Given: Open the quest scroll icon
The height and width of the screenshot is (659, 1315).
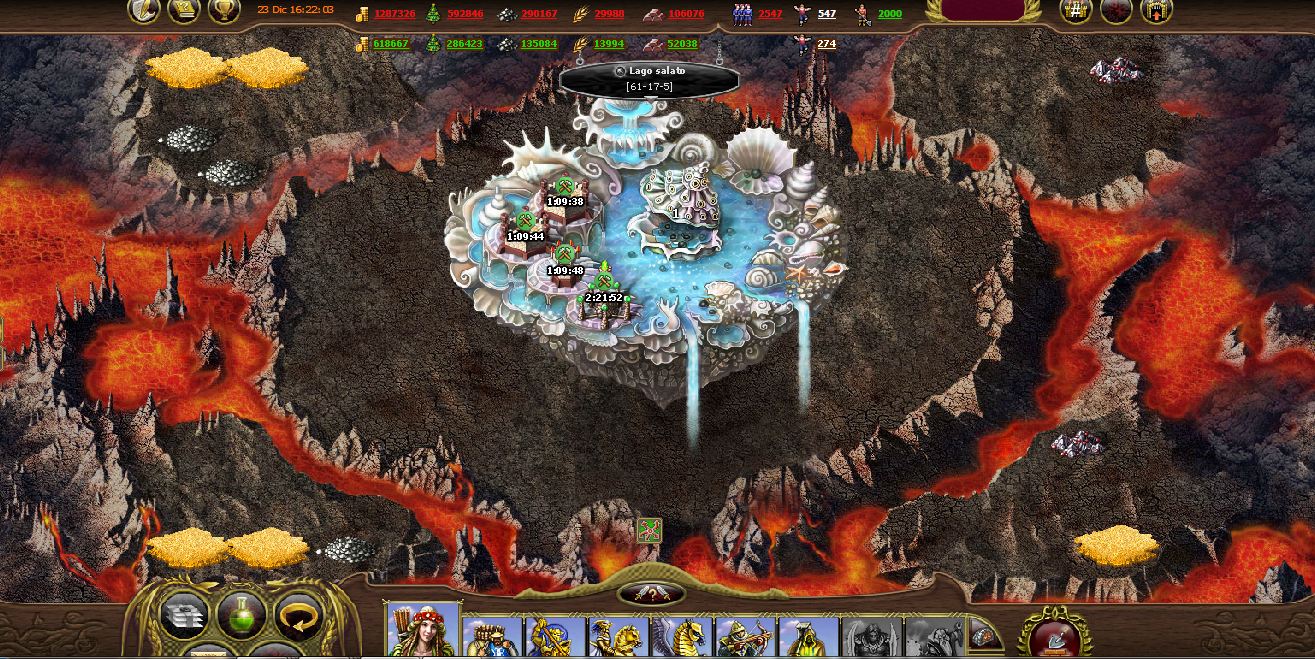Looking at the screenshot, I should click(183, 11).
